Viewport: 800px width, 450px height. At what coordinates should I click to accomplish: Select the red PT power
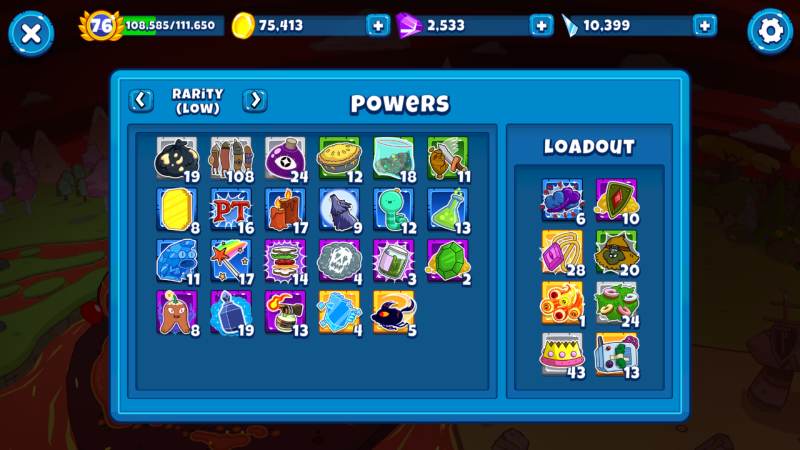pos(231,211)
